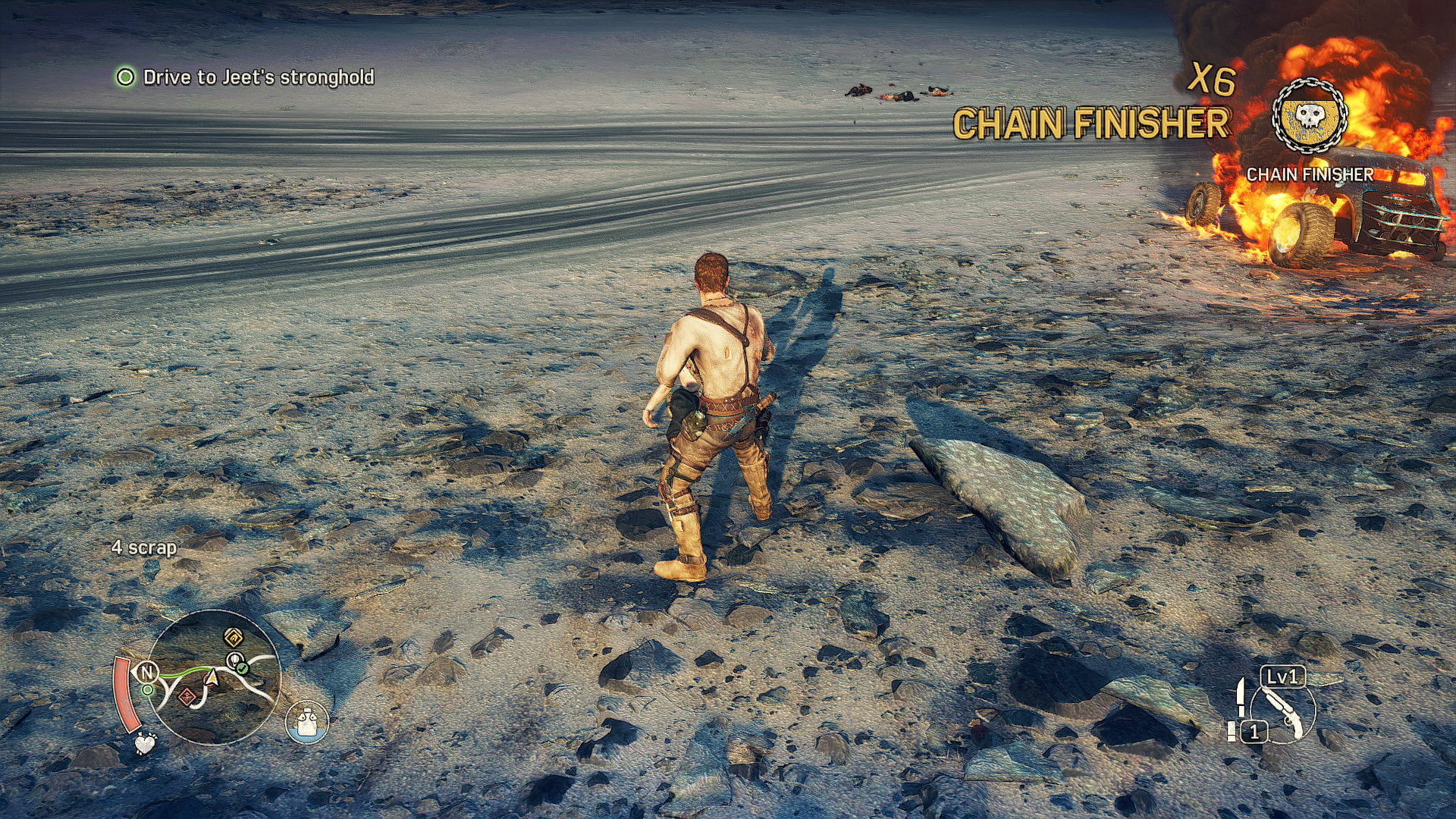Screen dimensions: 1456x819
Task: Click the hot air balloon minimap marker
Action: pos(236,658)
